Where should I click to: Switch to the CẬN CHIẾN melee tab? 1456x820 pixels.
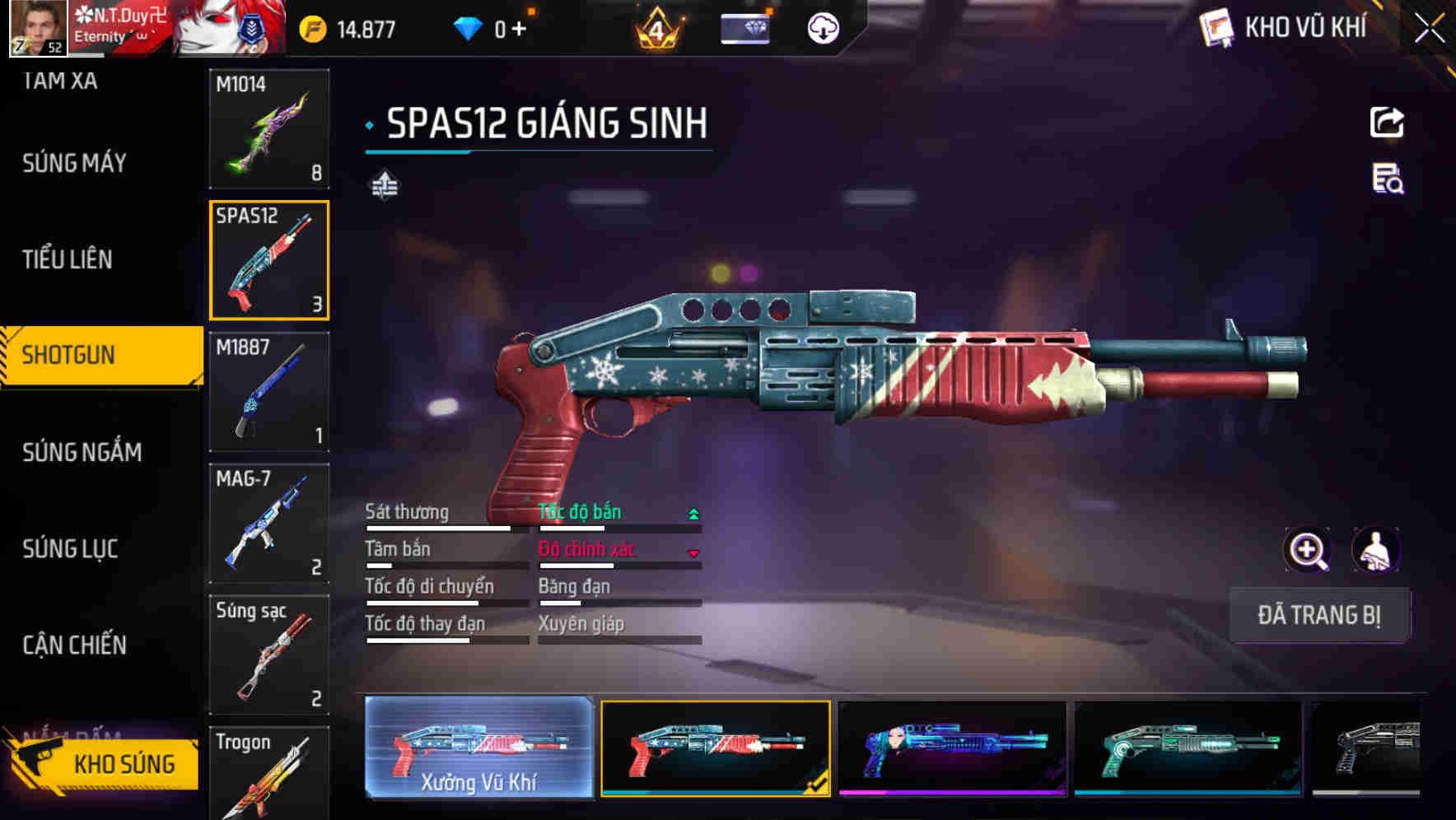[x=74, y=645]
